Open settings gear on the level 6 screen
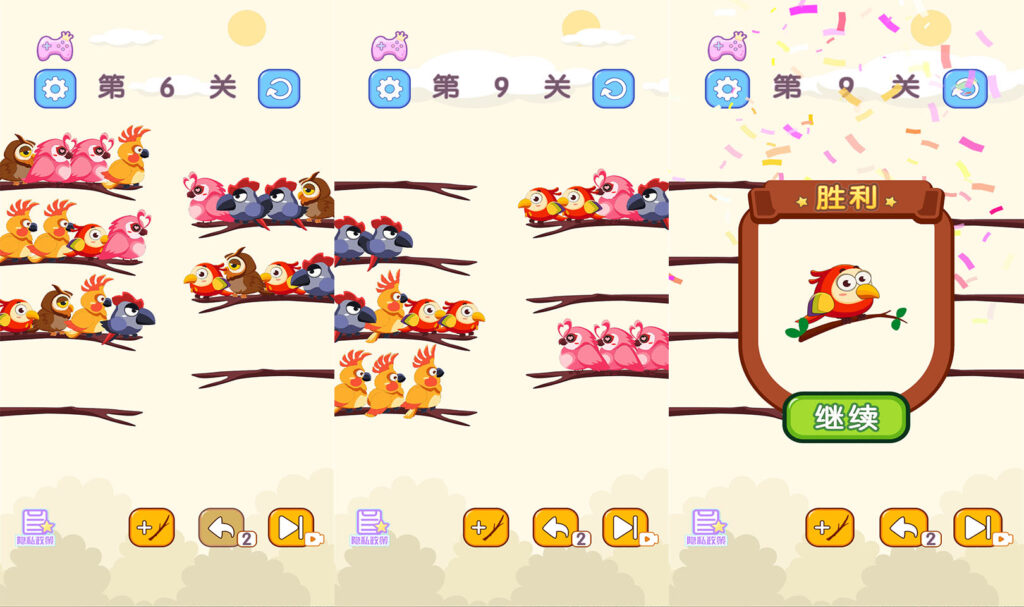 coord(55,89)
